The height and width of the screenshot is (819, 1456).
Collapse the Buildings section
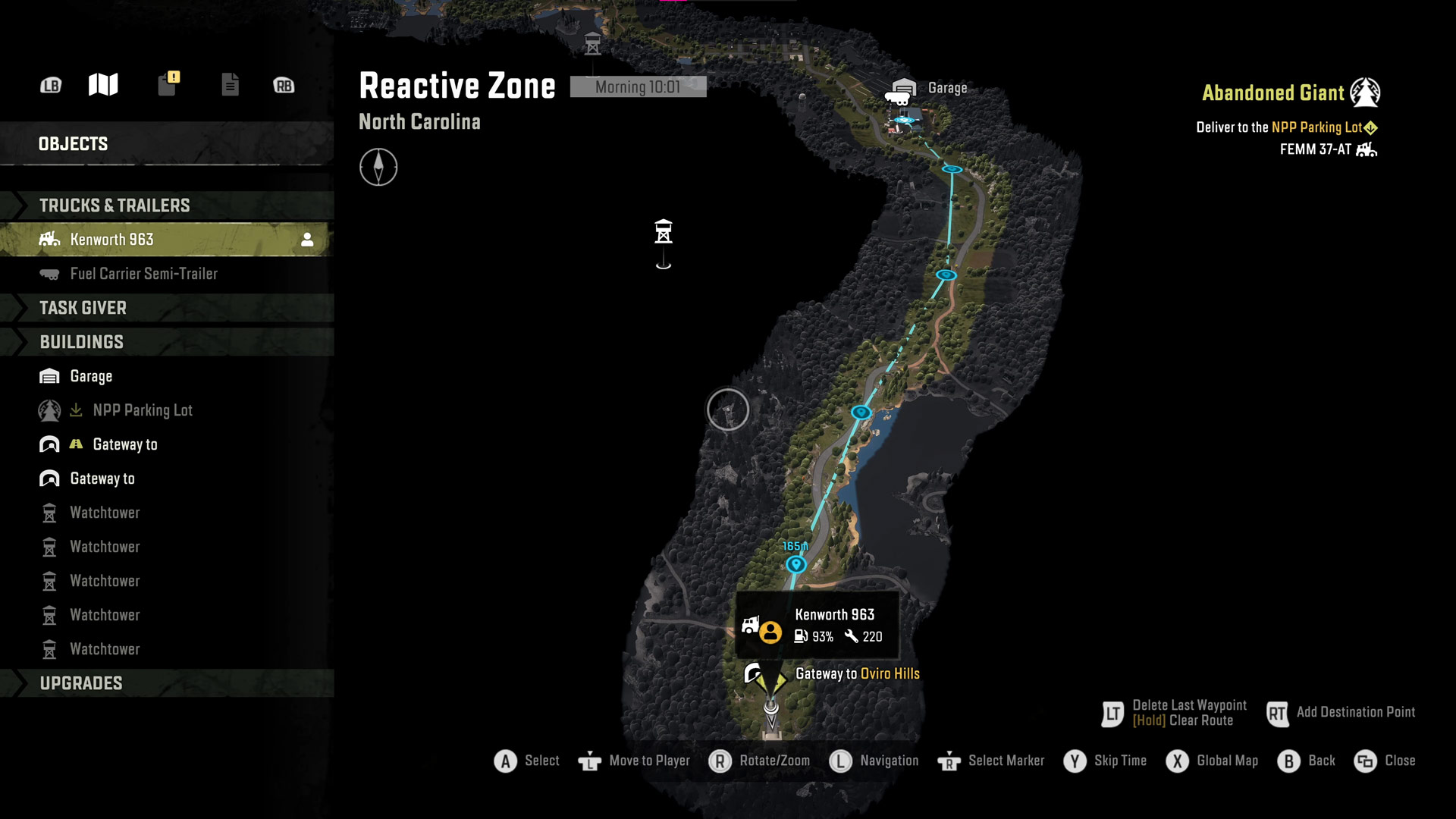click(81, 342)
